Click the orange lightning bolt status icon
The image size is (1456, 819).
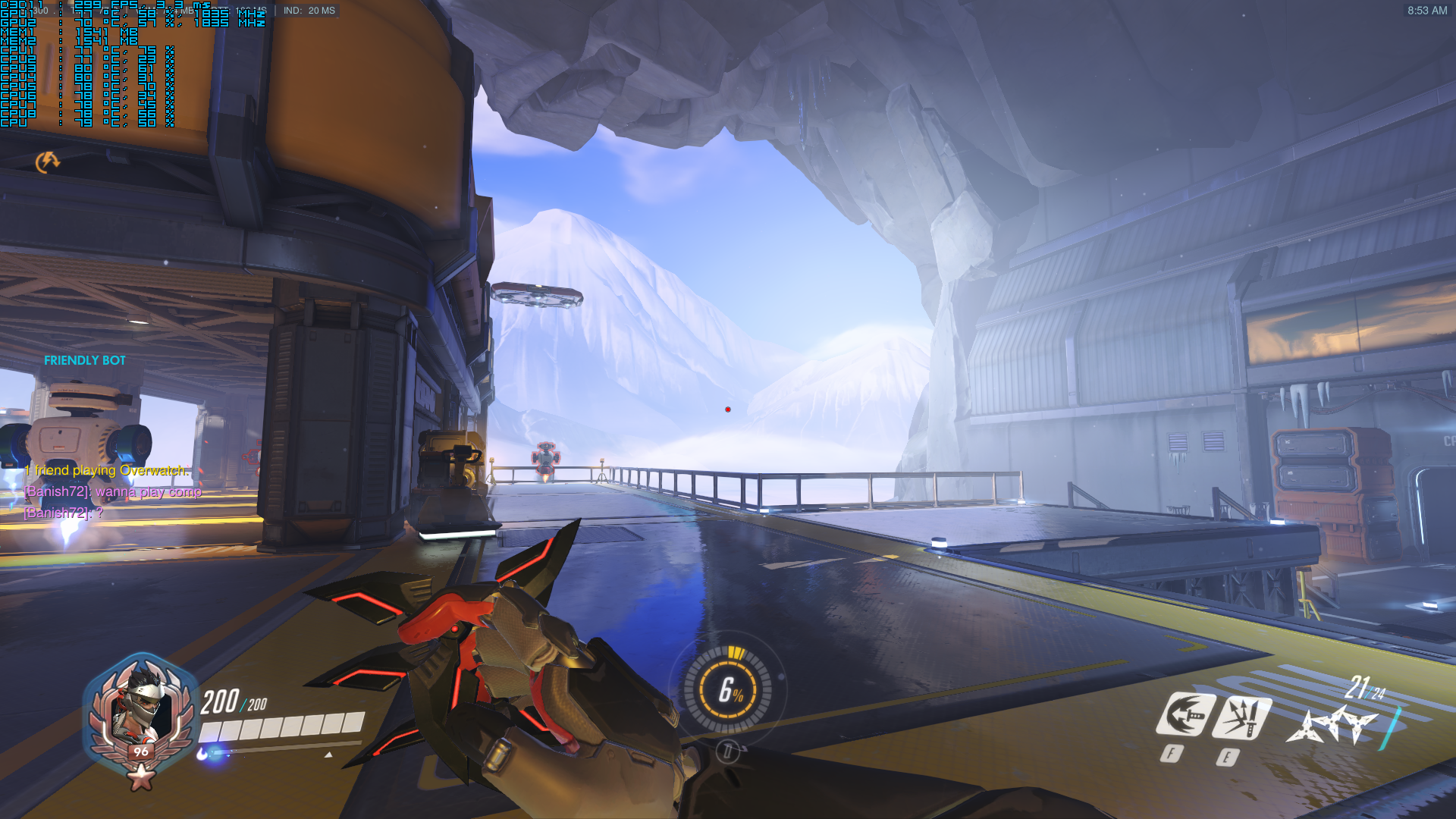(x=48, y=161)
